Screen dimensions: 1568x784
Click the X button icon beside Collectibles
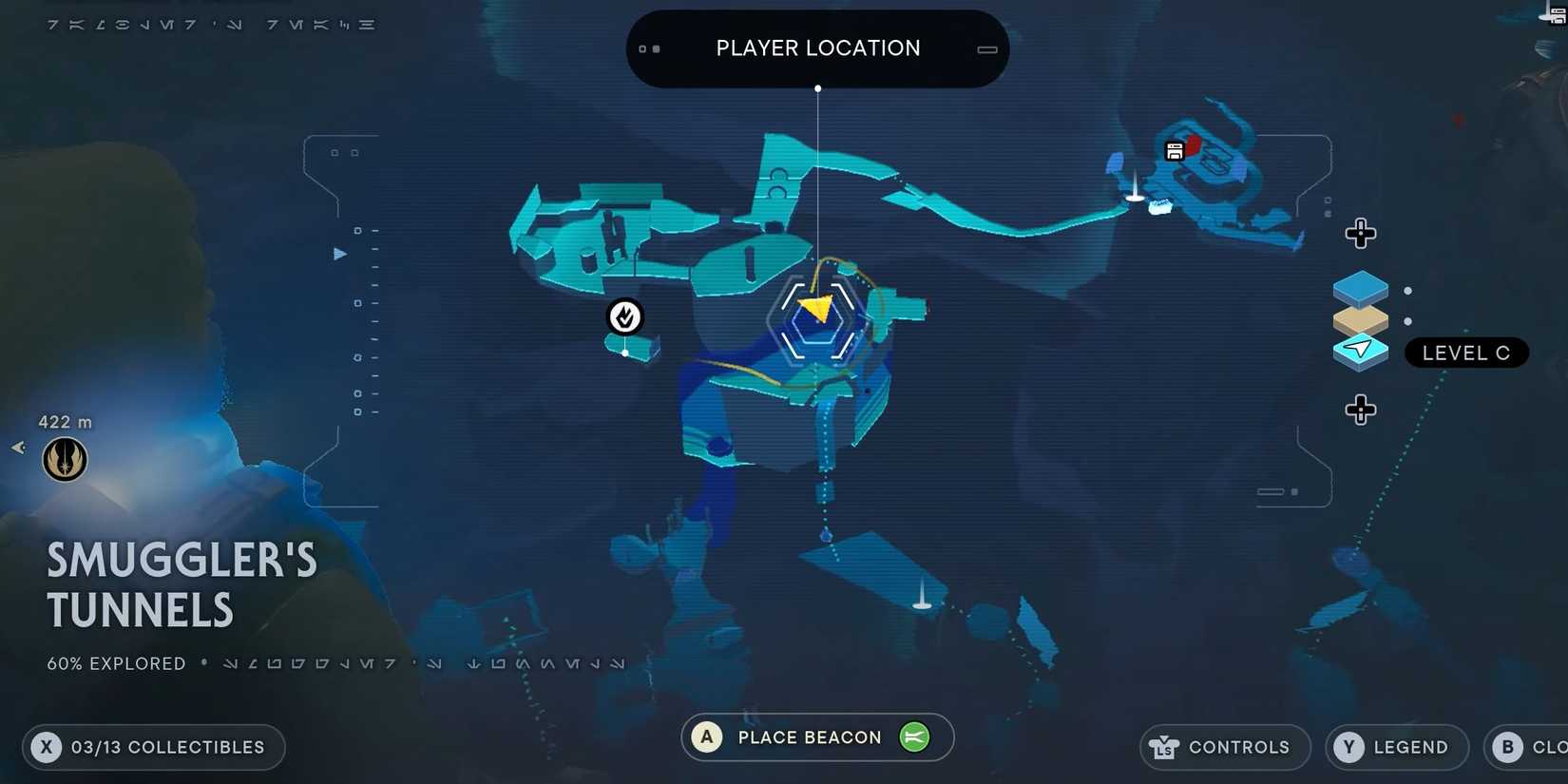coord(46,747)
